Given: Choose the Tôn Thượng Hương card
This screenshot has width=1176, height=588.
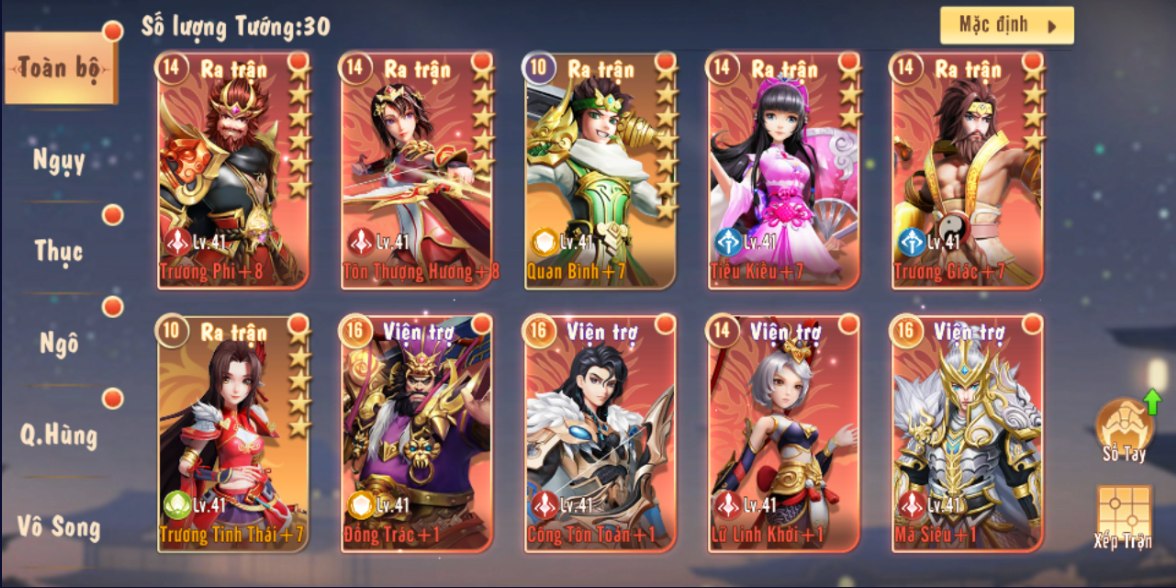Looking at the screenshot, I should (x=418, y=170).
